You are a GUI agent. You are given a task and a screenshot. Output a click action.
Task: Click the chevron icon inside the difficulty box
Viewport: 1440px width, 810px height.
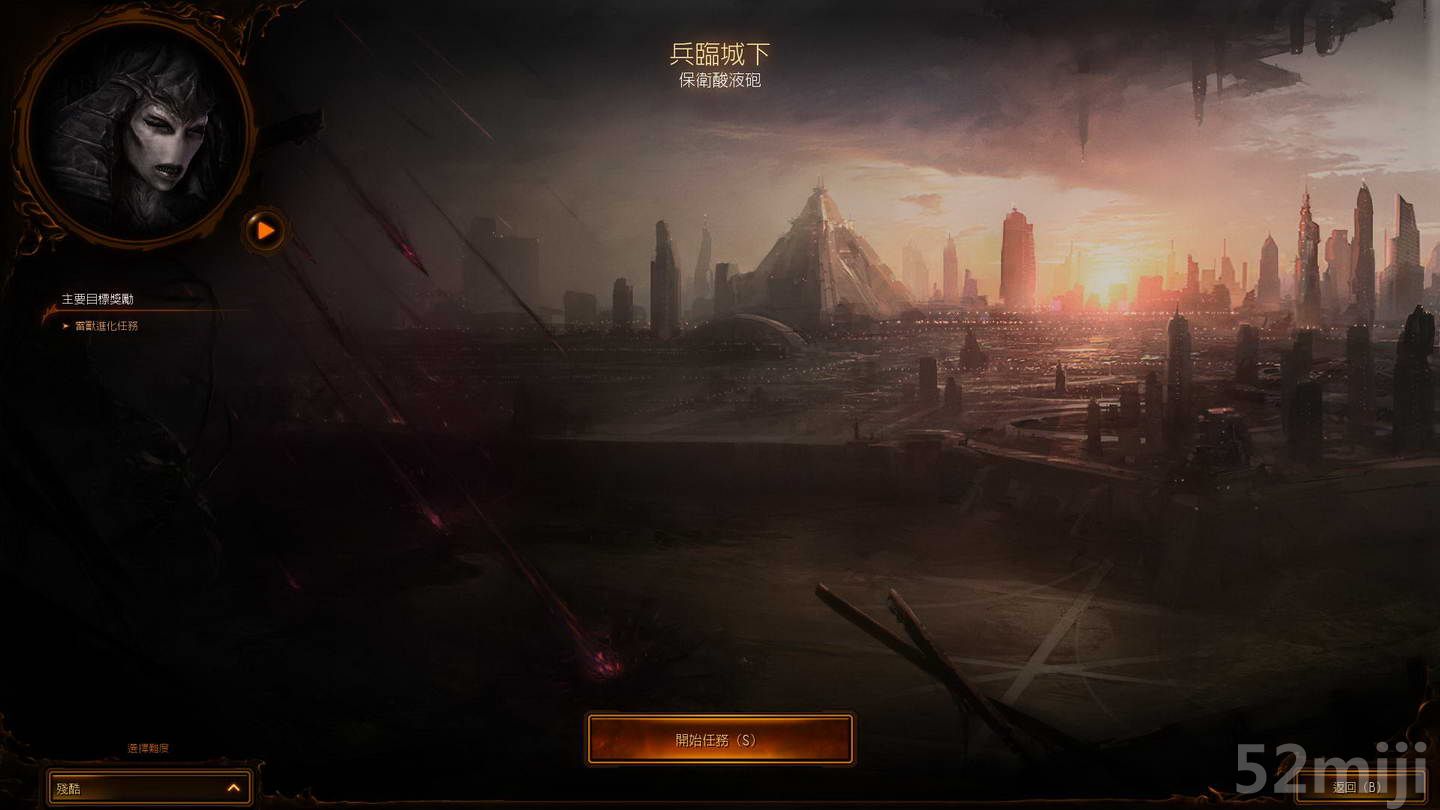click(232, 788)
